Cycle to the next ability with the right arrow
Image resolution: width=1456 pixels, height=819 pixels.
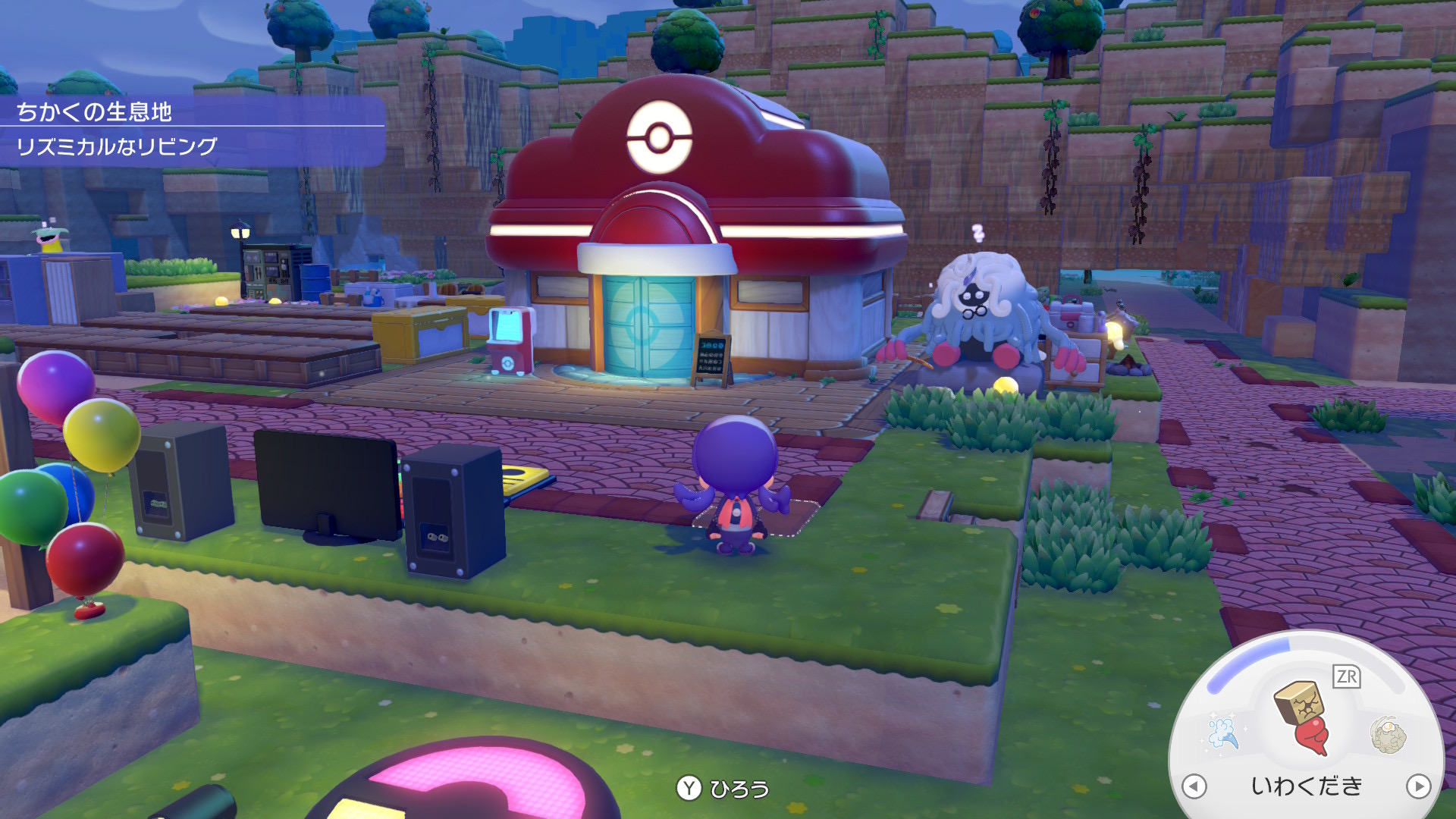1417,786
